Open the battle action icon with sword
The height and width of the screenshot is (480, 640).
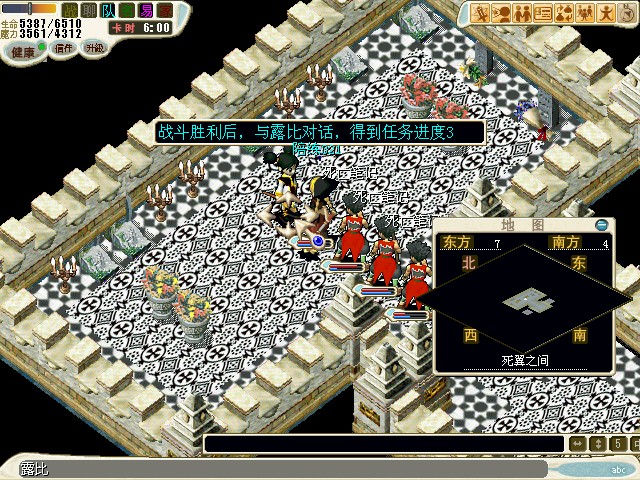tap(482, 13)
